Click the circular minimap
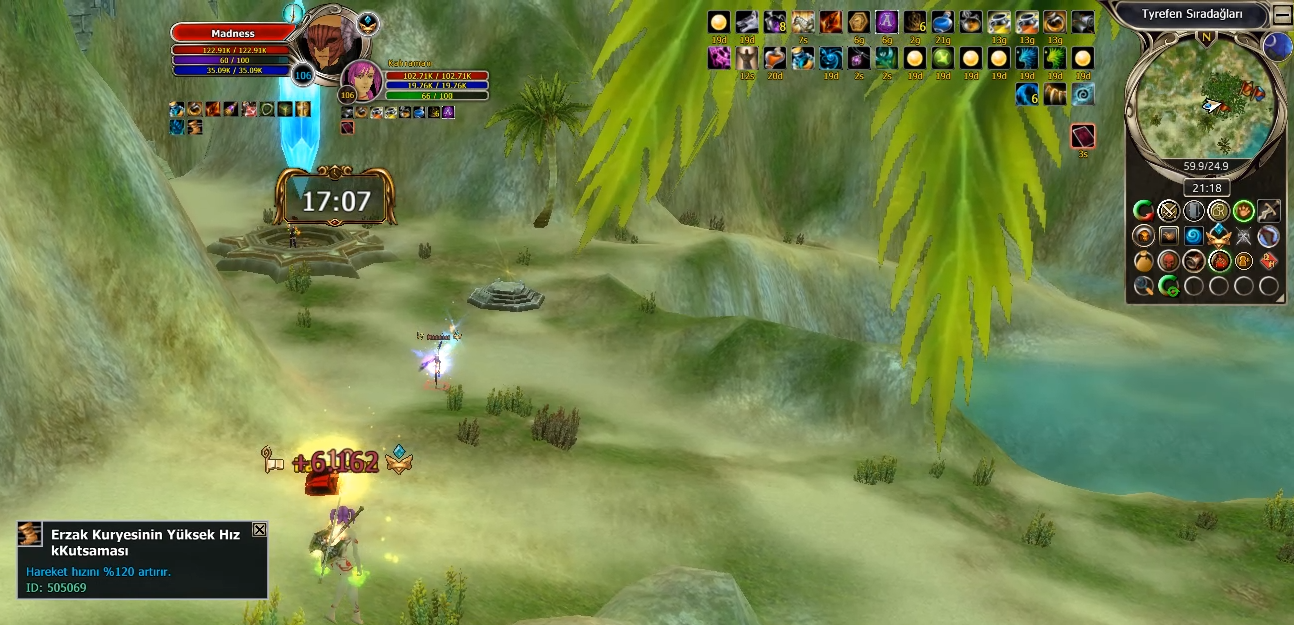 1204,96
